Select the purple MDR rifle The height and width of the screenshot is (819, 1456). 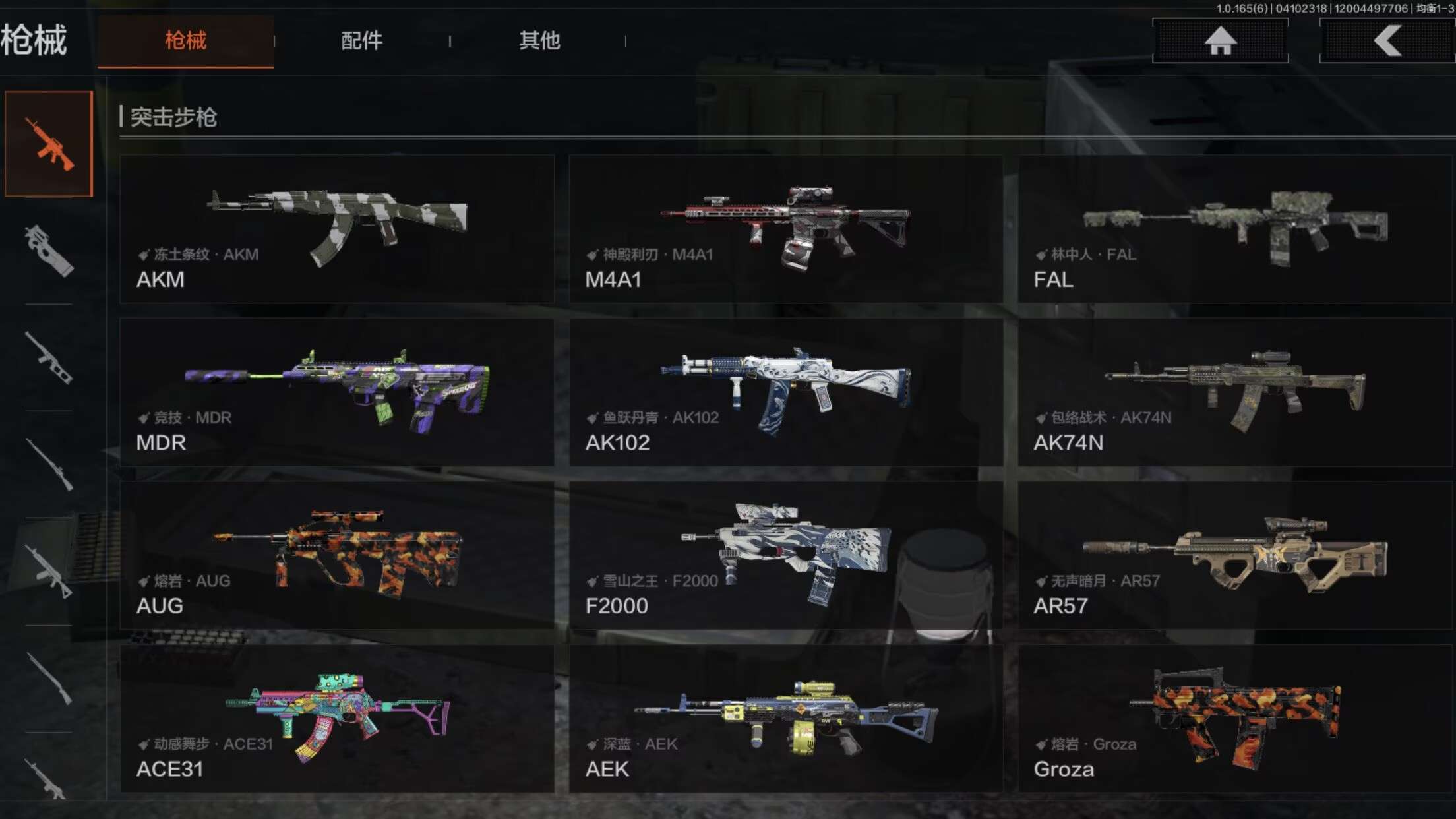click(x=337, y=392)
